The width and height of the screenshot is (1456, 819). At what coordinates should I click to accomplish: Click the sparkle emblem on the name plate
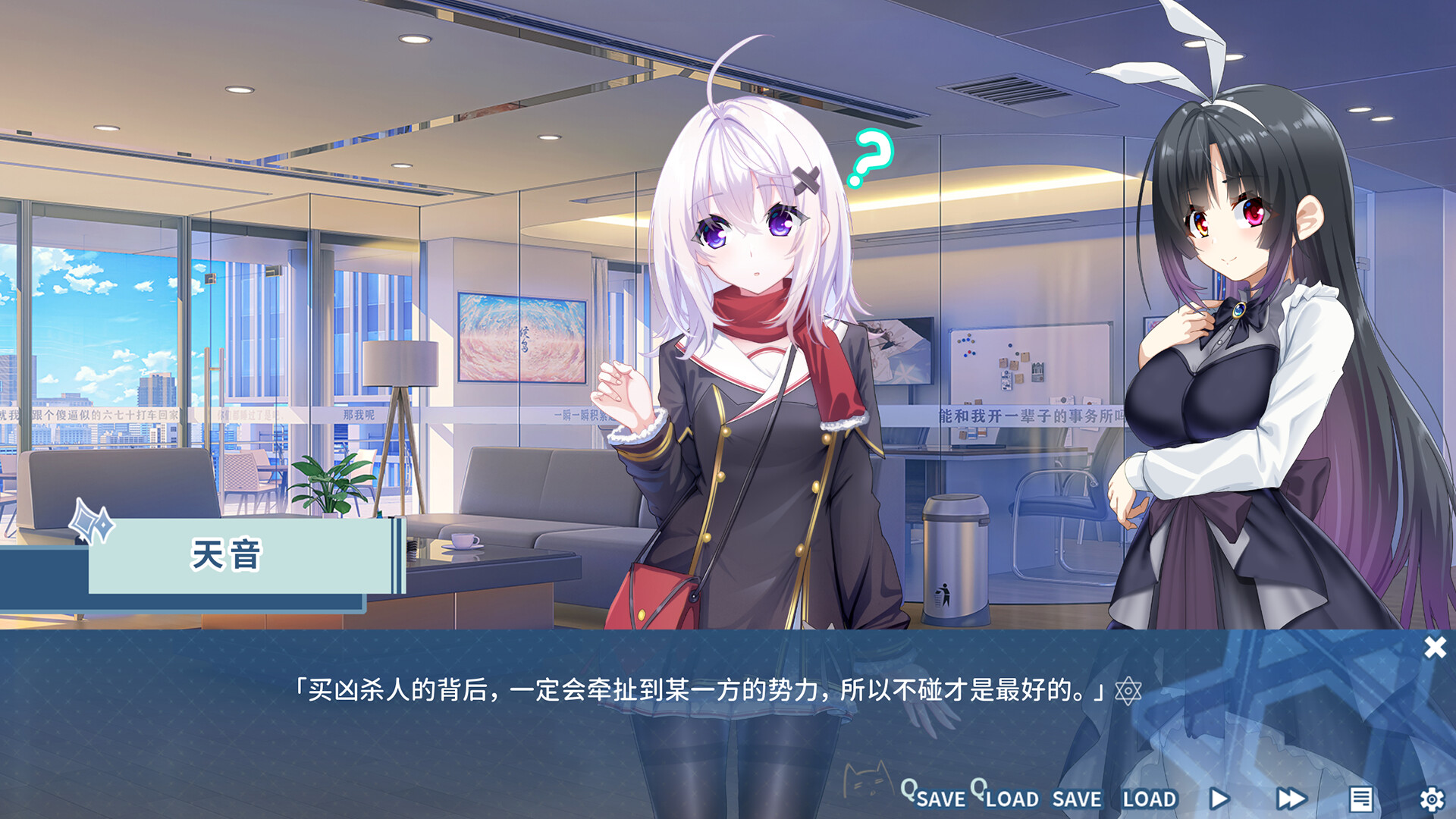point(91,522)
